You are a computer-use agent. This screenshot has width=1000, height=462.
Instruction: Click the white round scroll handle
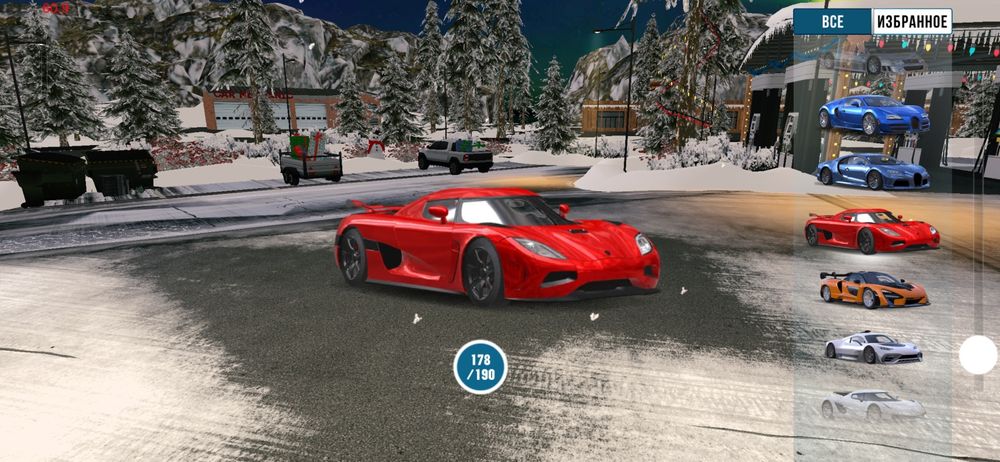click(978, 355)
